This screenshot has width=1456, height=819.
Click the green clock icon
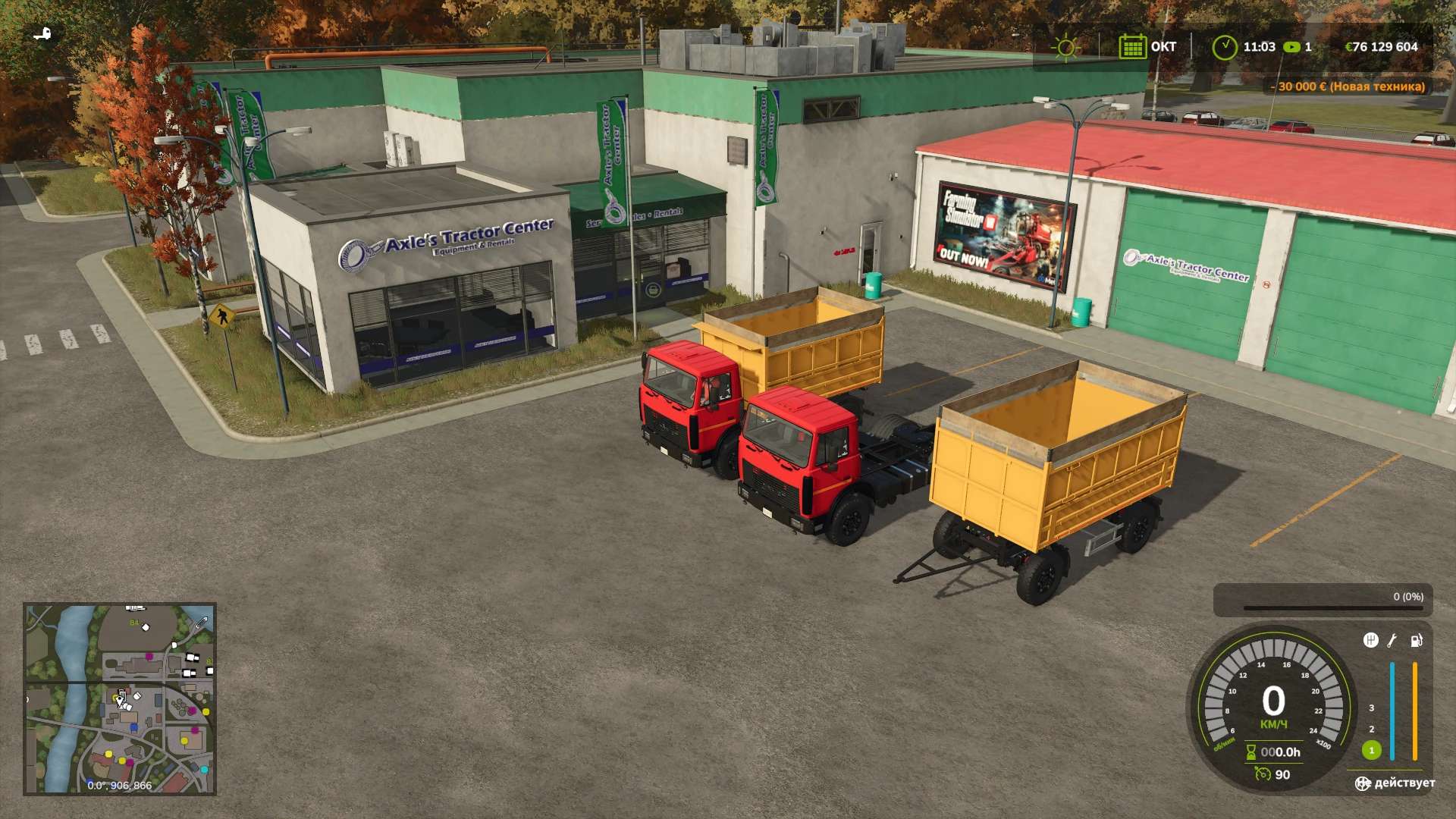(1224, 47)
